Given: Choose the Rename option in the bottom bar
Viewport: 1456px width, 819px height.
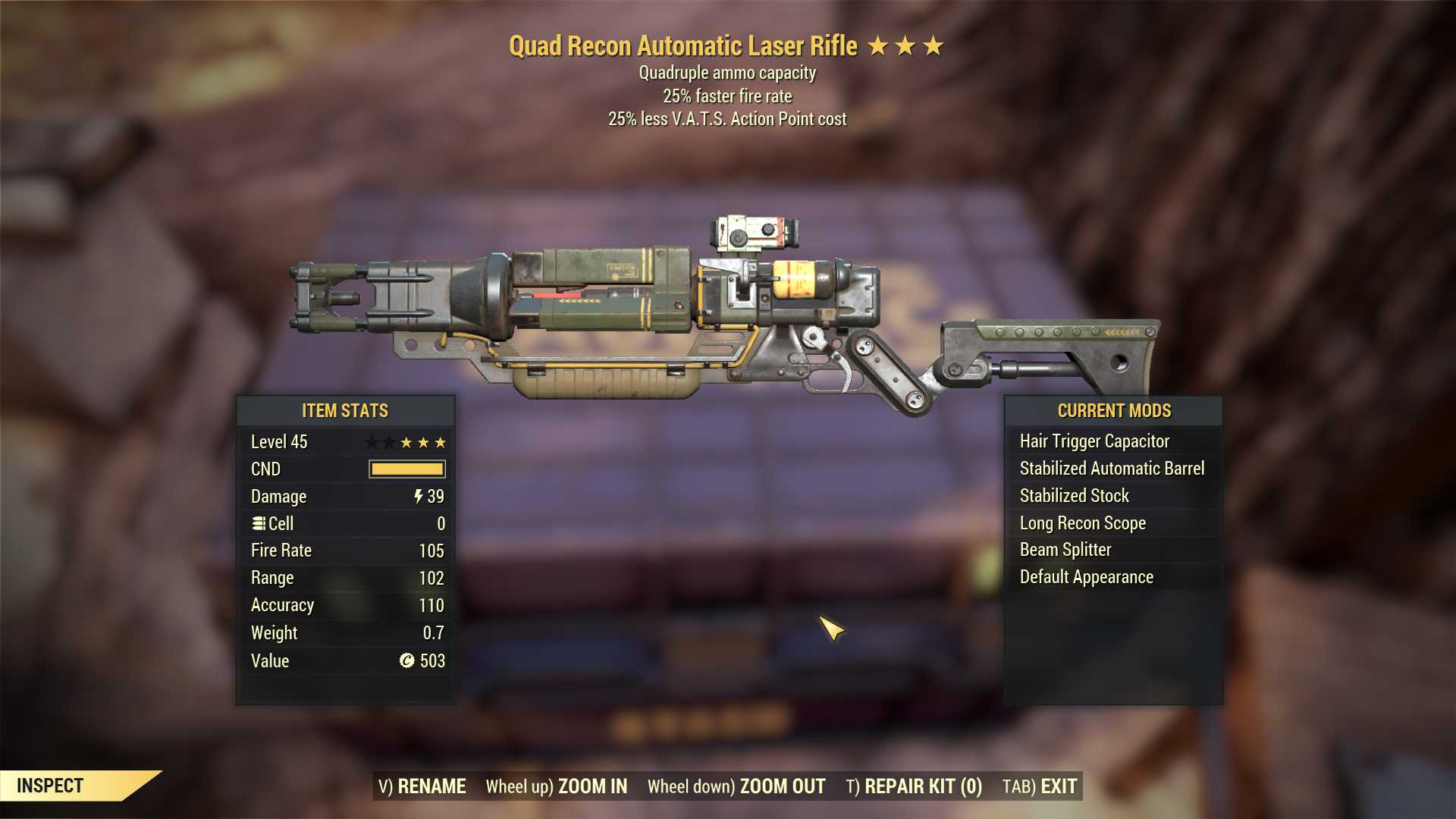Looking at the screenshot, I should click(422, 786).
